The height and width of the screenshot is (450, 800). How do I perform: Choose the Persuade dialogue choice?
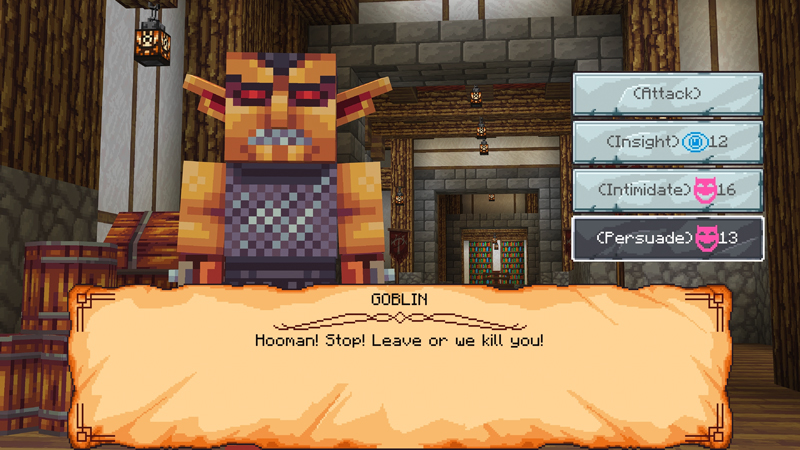pos(667,238)
